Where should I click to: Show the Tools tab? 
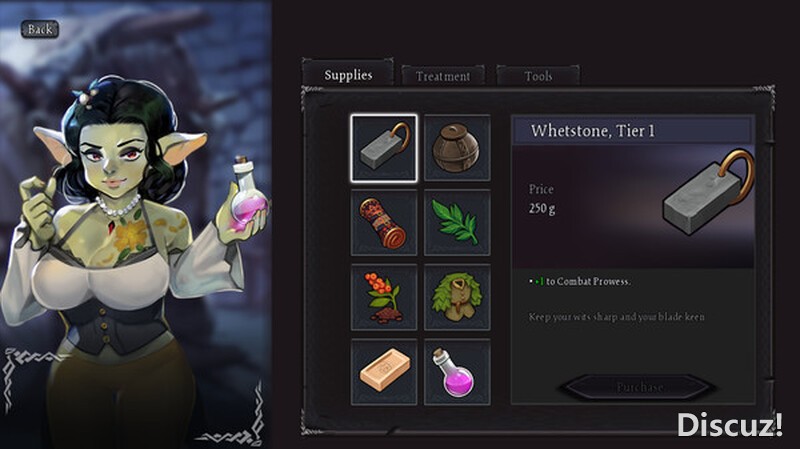(538, 76)
